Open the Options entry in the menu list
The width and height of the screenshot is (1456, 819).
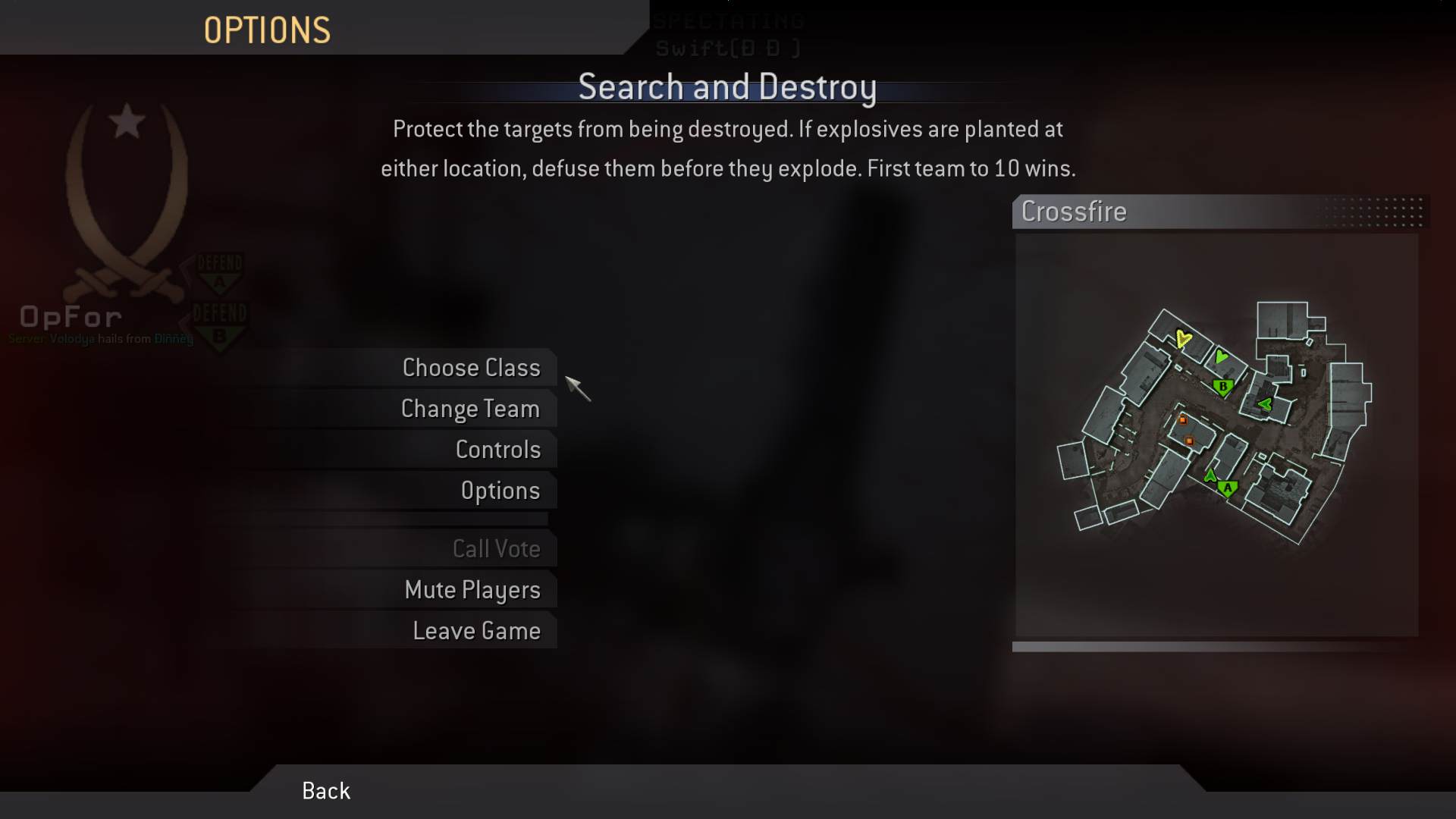point(500,491)
